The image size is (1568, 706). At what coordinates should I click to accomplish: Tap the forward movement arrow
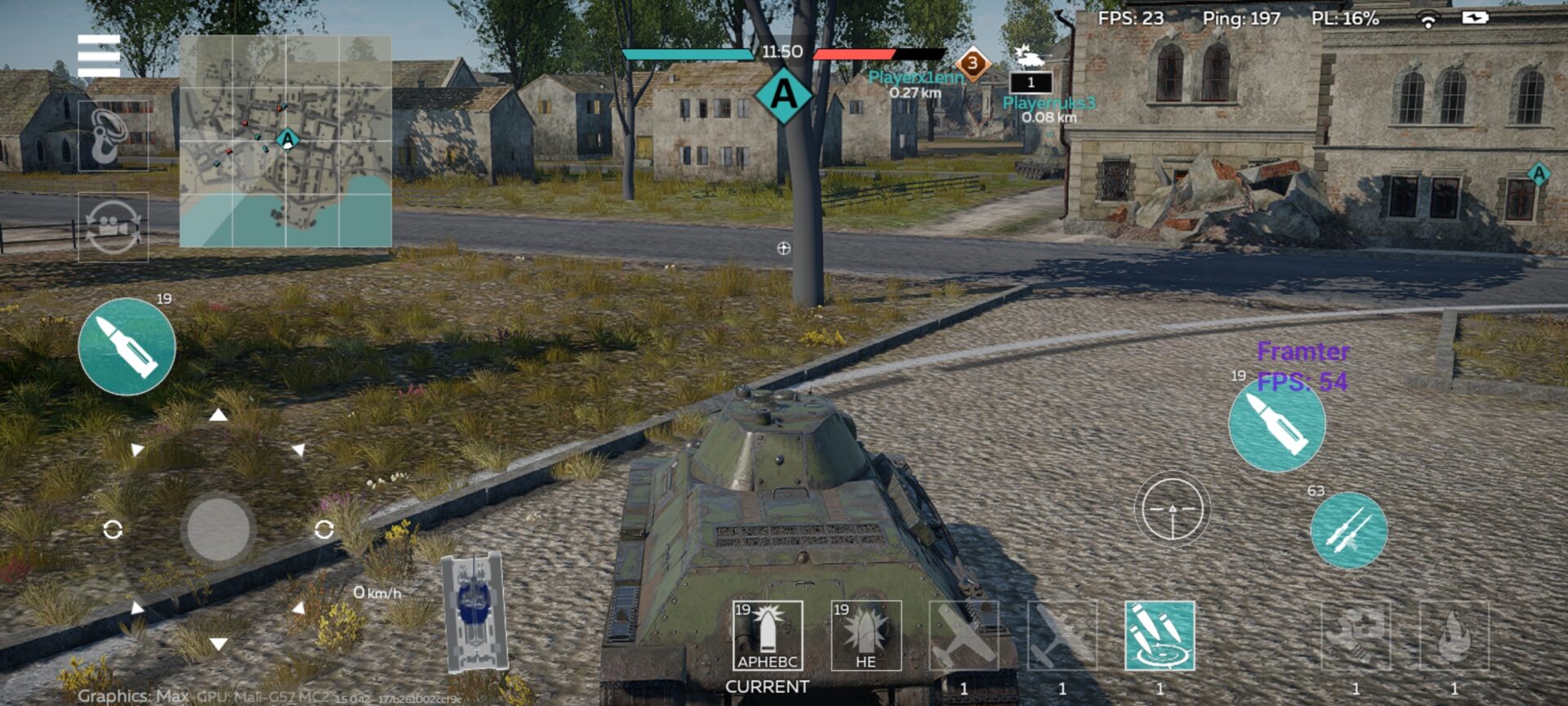[x=218, y=416]
